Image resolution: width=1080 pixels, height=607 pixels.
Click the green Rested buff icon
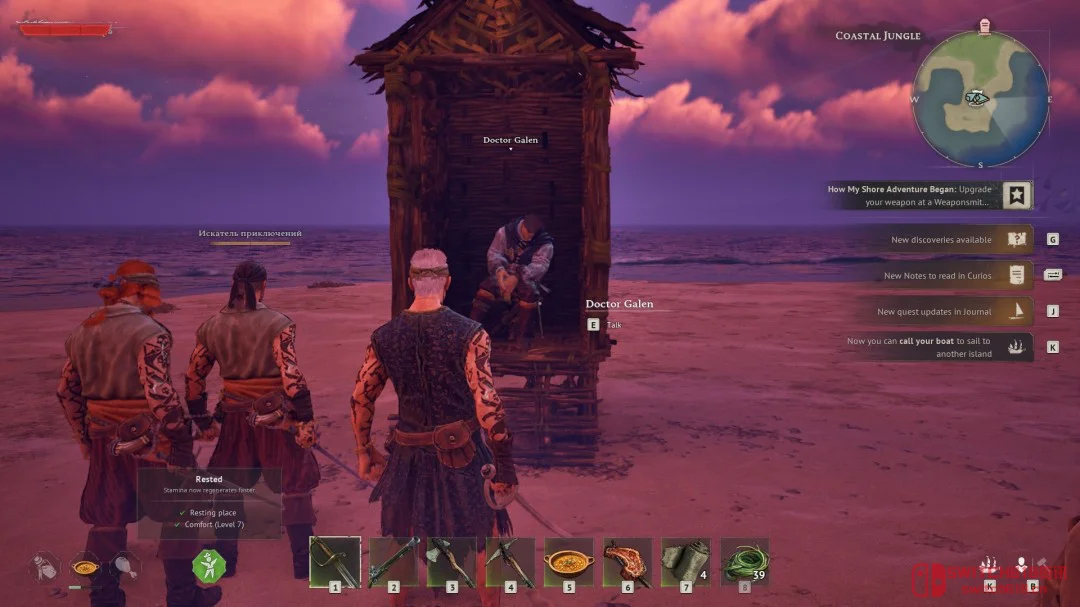(x=208, y=566)
